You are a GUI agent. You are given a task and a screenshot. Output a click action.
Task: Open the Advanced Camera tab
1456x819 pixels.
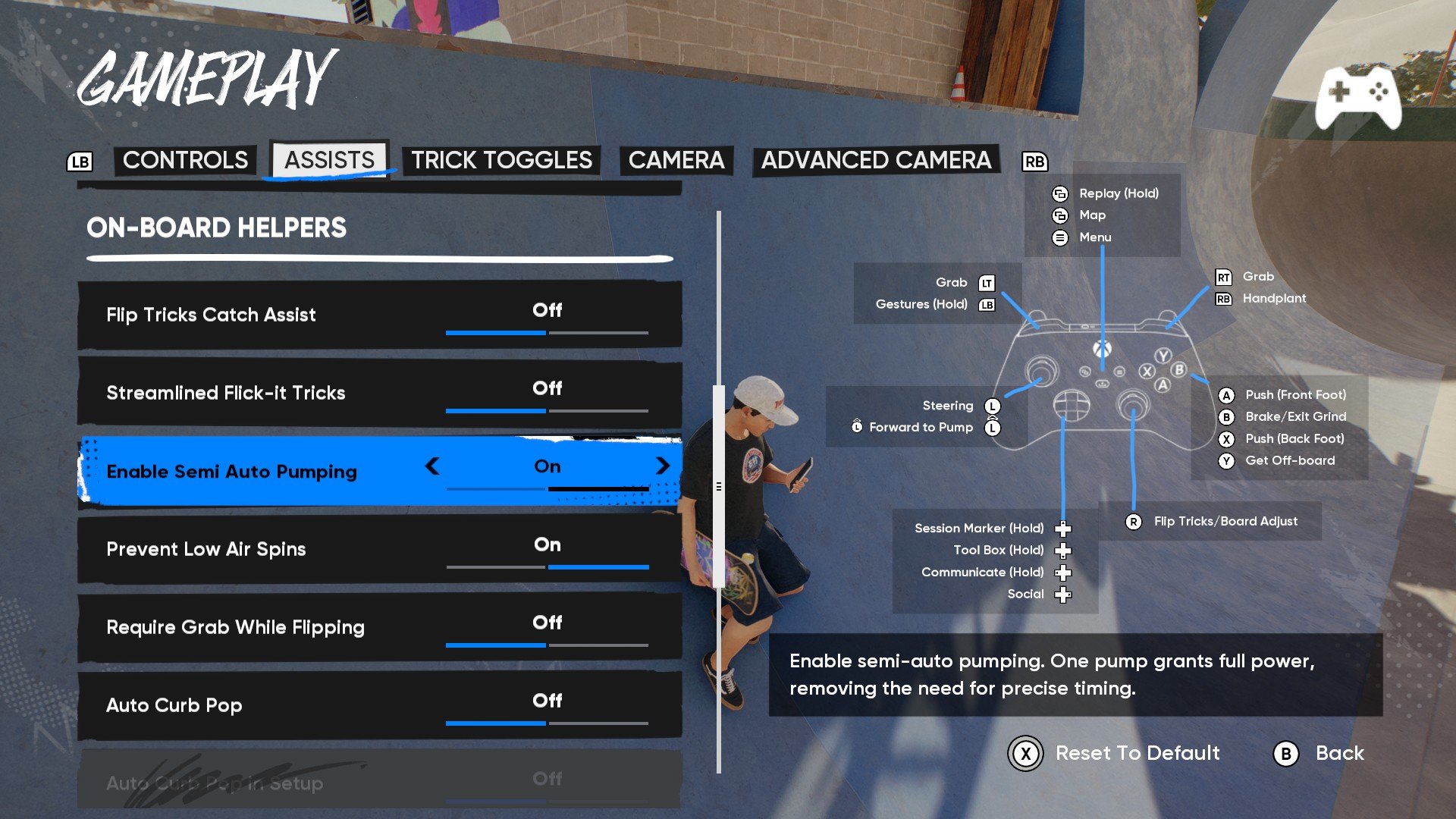[876, 160]
